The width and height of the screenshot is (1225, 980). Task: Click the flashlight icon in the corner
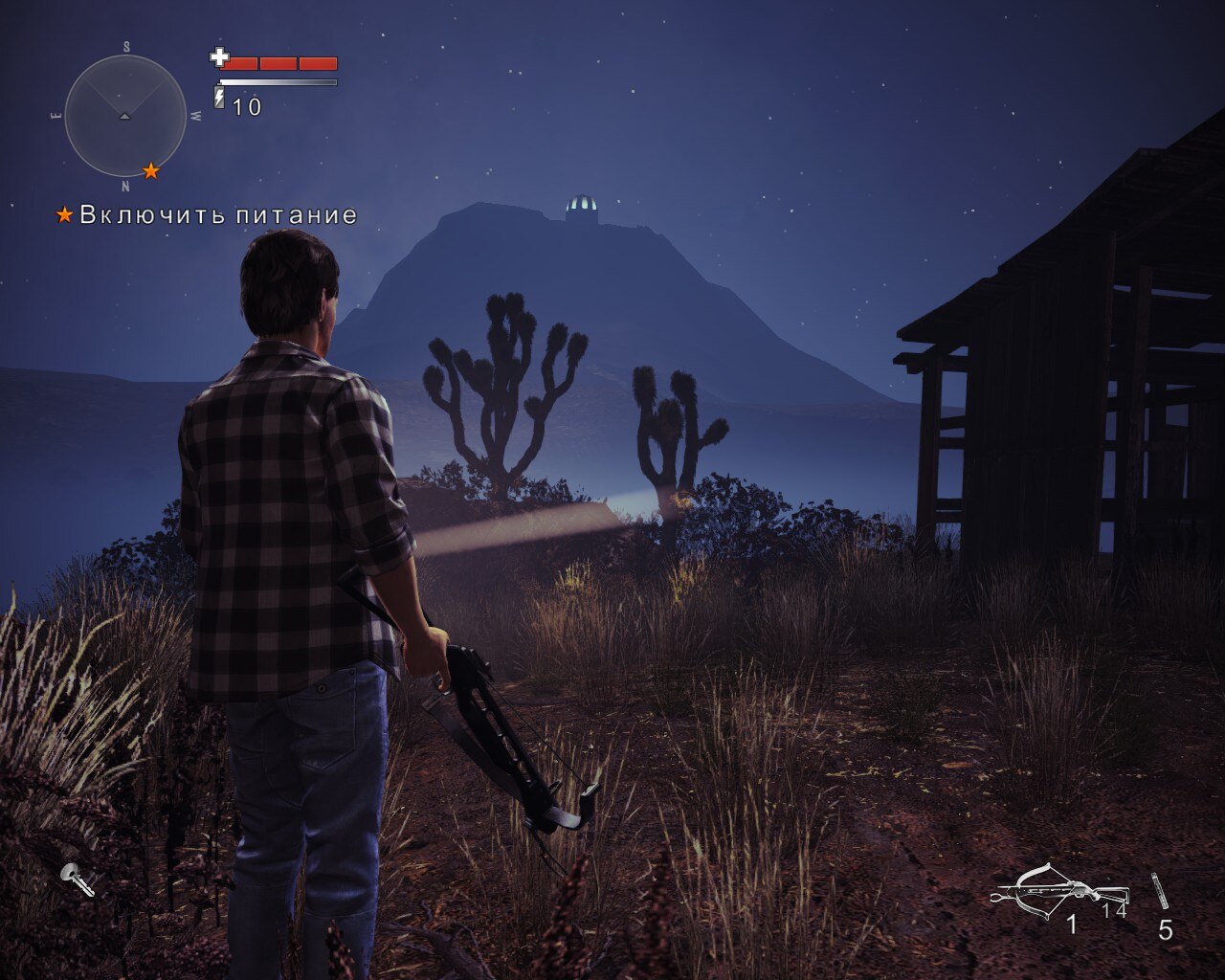tap(77, 879)
